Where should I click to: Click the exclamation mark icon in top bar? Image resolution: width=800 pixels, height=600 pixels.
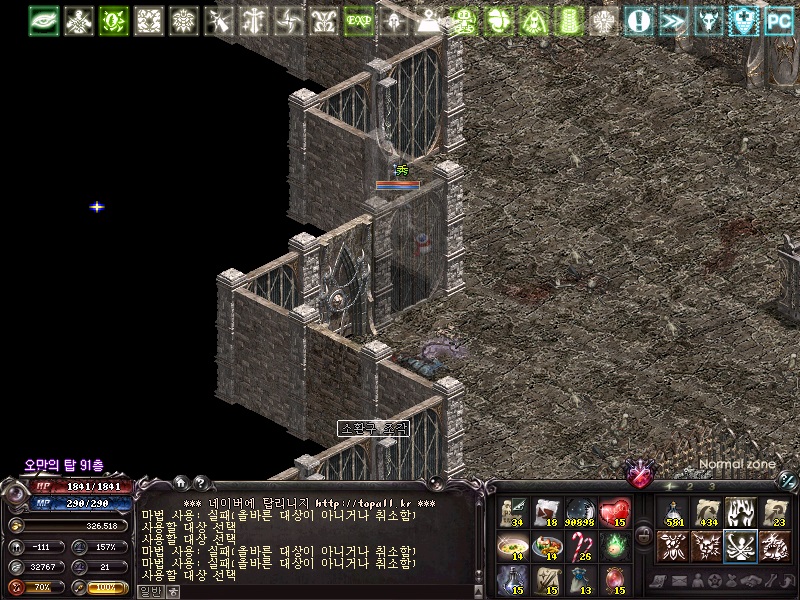[639, 20]
